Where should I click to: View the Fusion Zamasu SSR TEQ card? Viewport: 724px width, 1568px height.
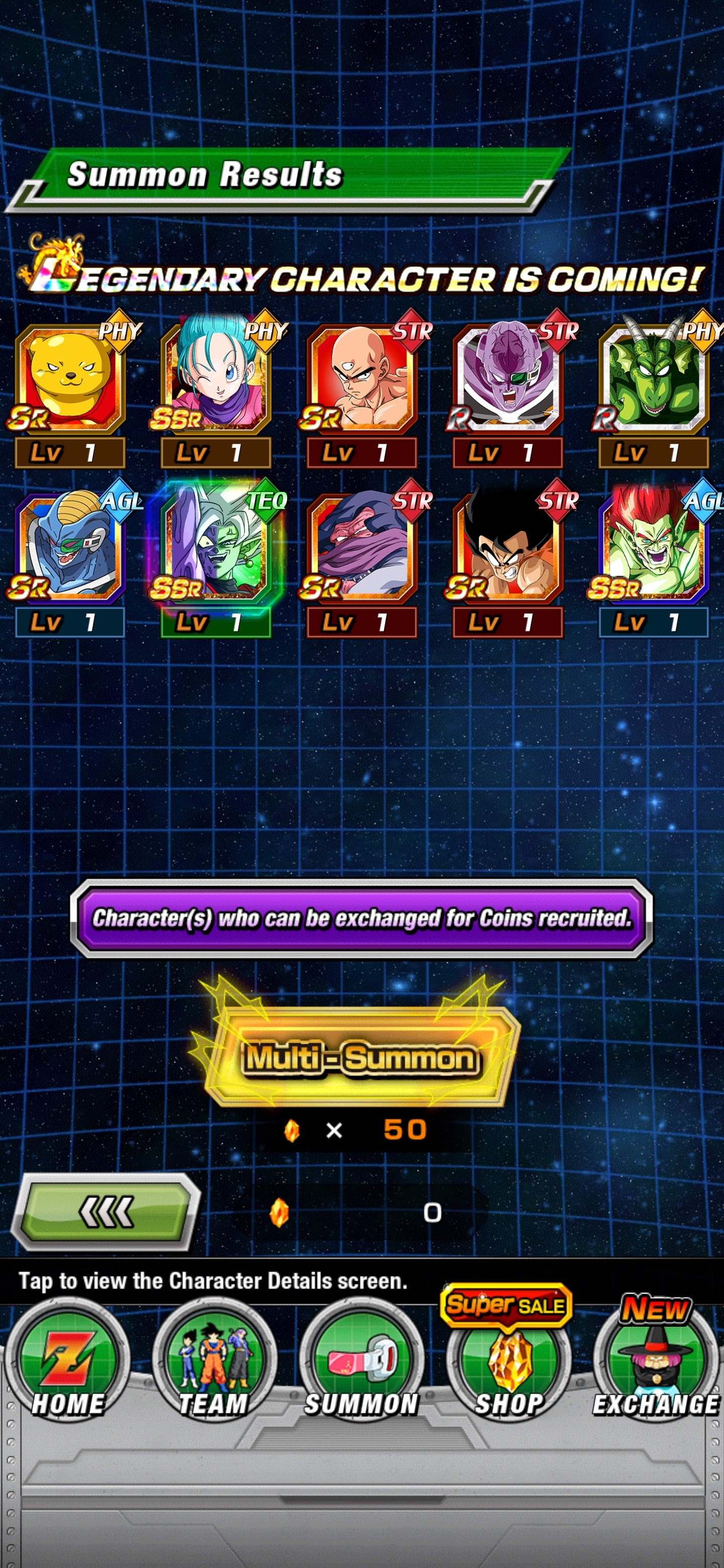coord(216,550)
